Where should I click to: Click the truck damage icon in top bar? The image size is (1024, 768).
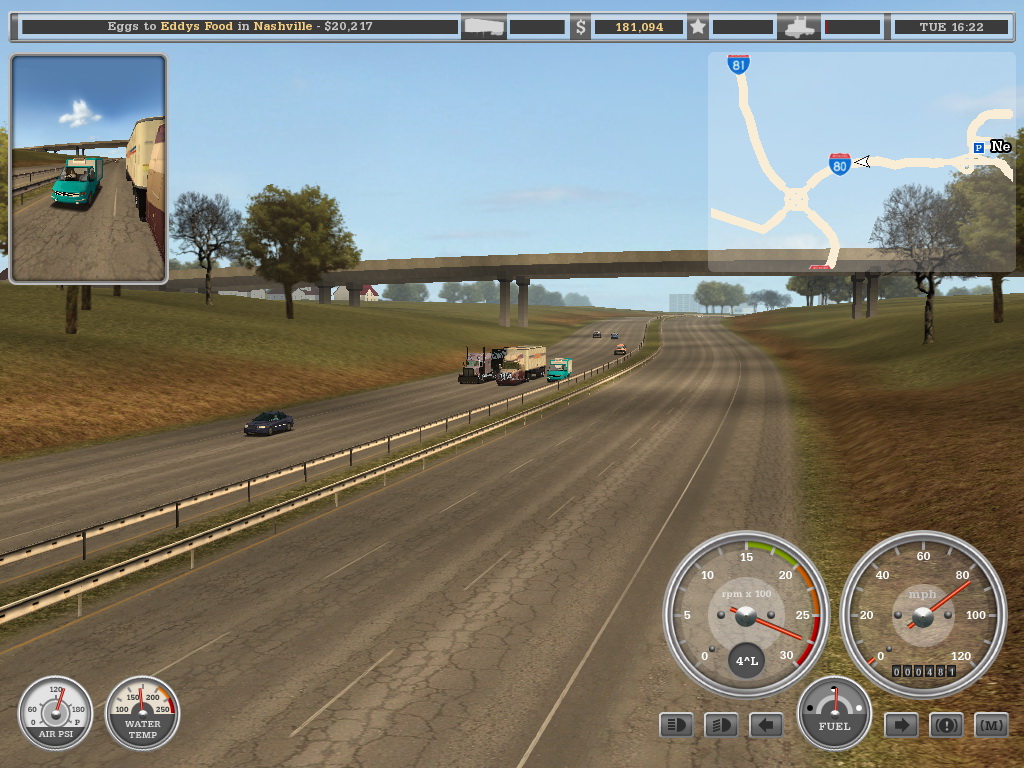802,27
